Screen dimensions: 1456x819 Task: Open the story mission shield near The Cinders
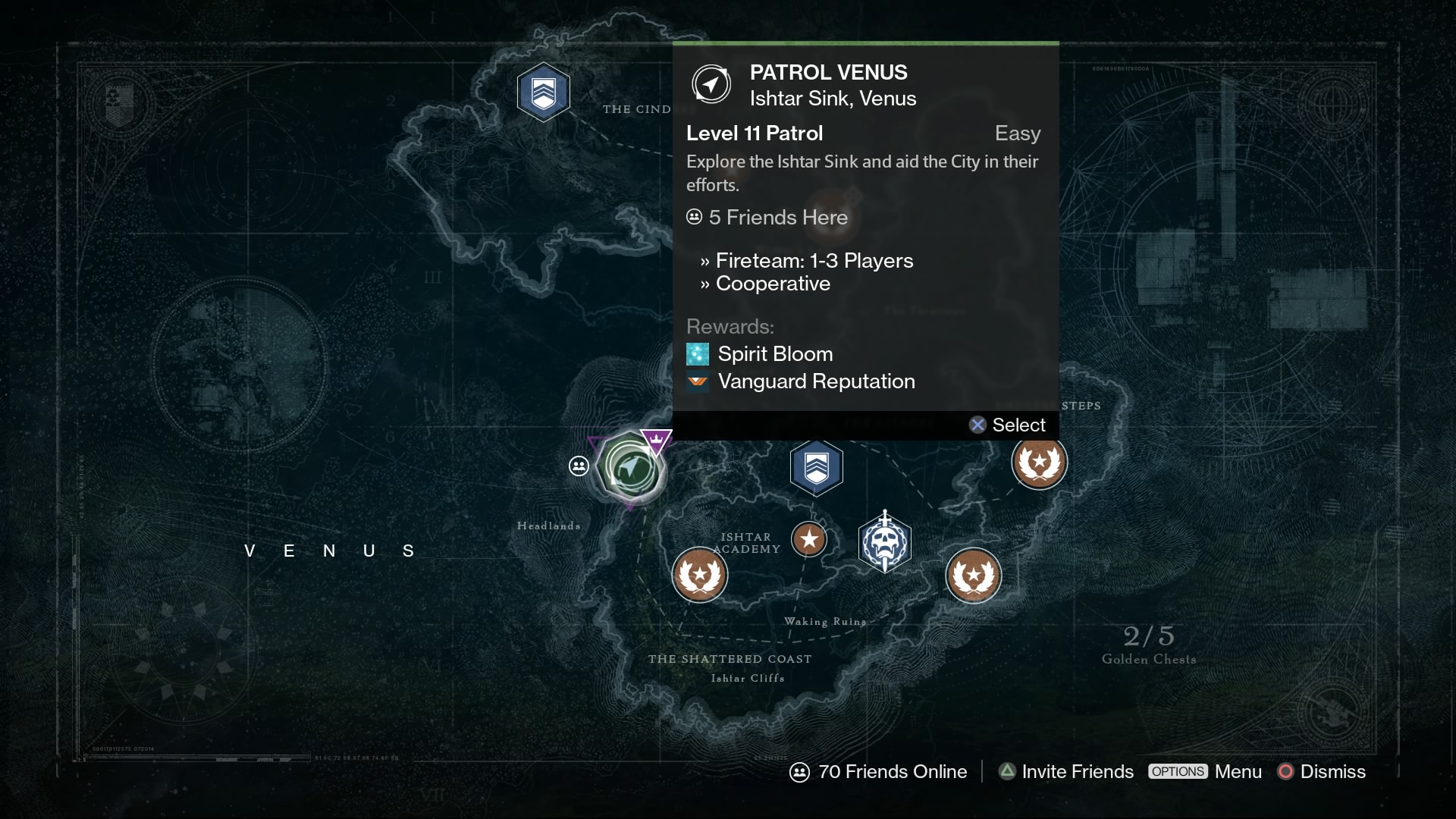coord(544,92)
